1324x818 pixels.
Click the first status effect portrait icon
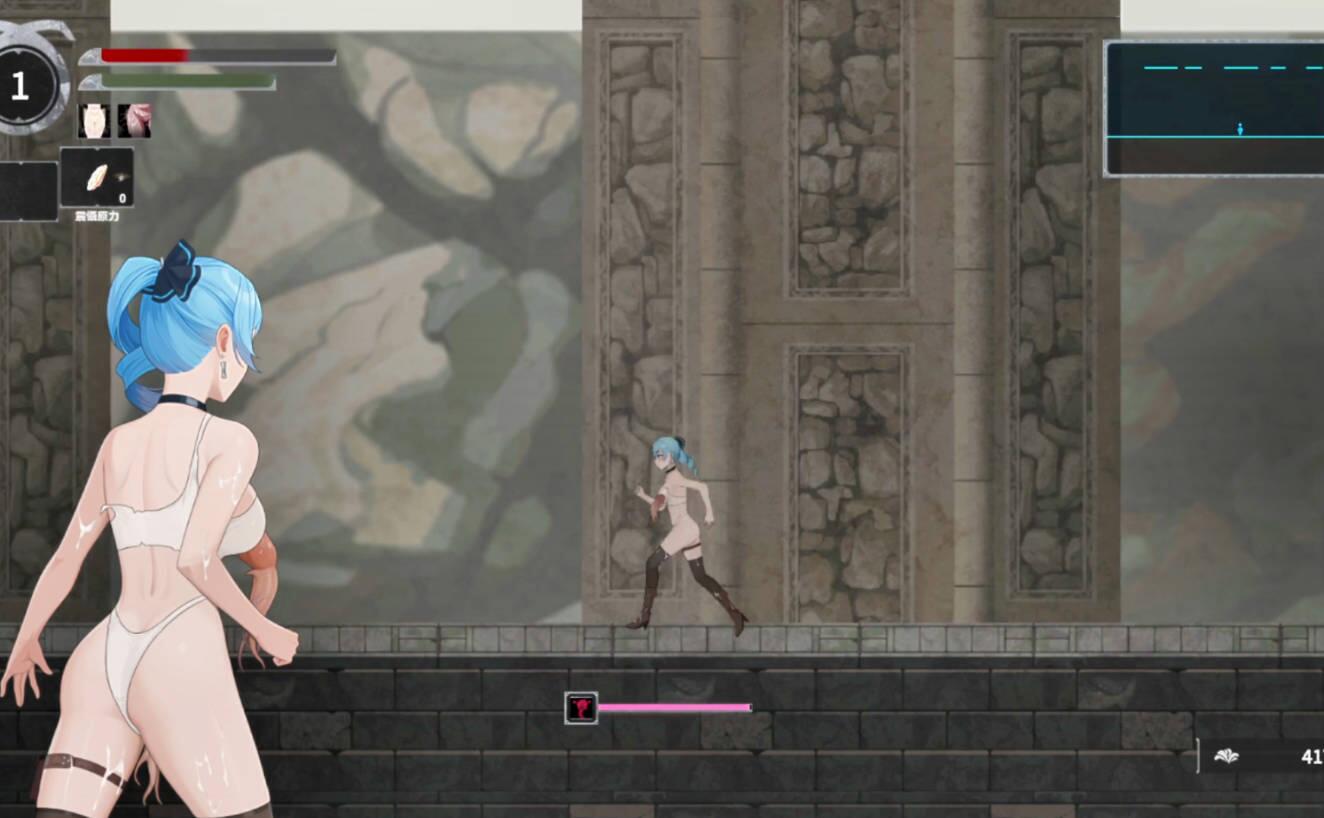93,121
